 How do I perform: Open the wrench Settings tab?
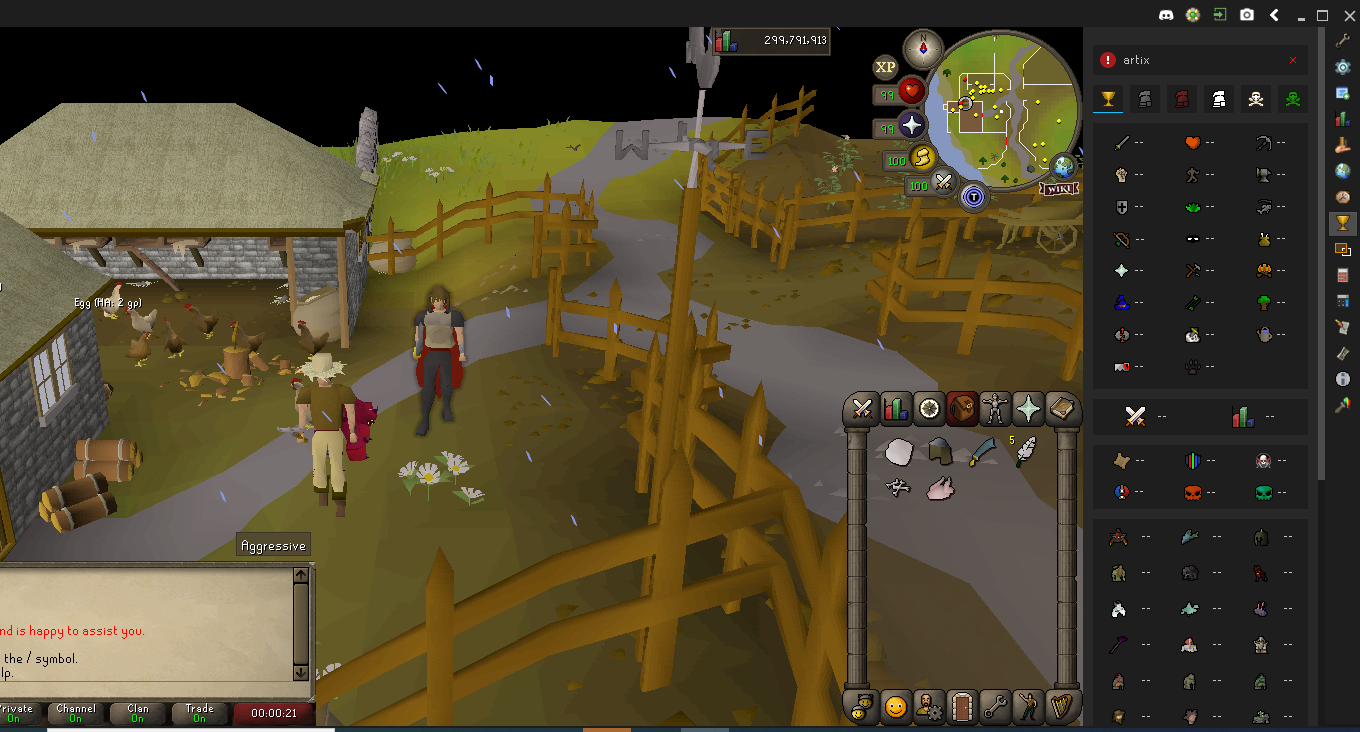point(994,707)
